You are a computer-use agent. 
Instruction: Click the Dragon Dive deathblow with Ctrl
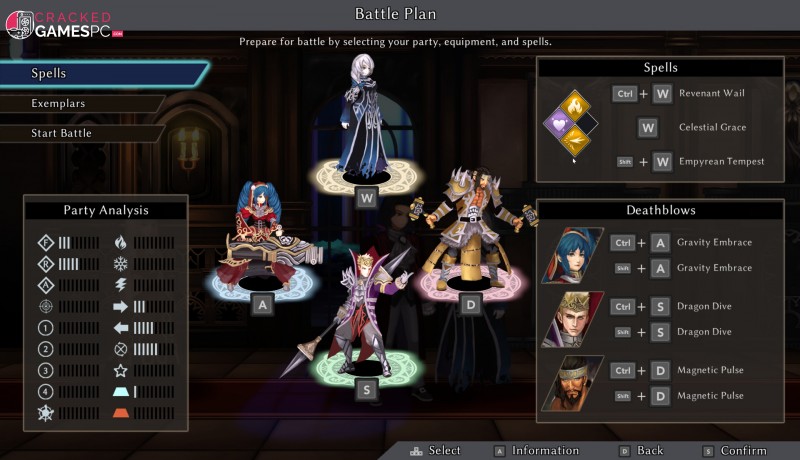(713, 306)
